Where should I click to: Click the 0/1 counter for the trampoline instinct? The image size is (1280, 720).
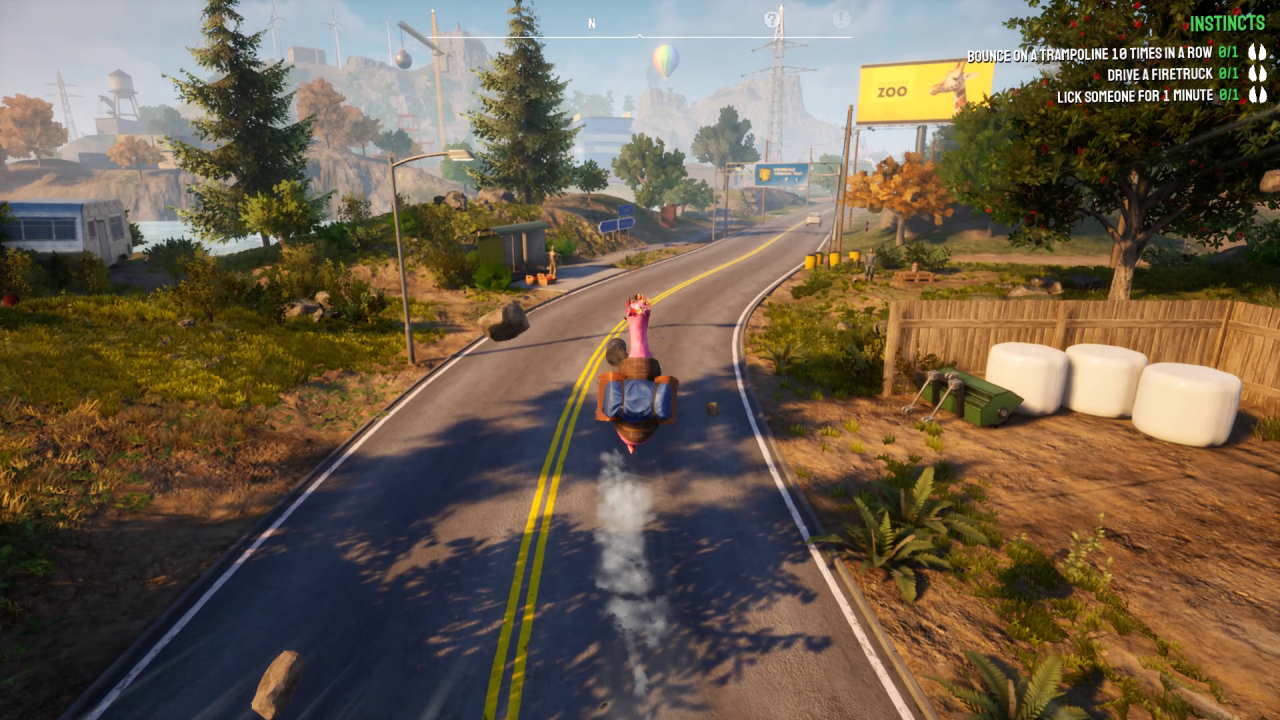click(1227, 52)
